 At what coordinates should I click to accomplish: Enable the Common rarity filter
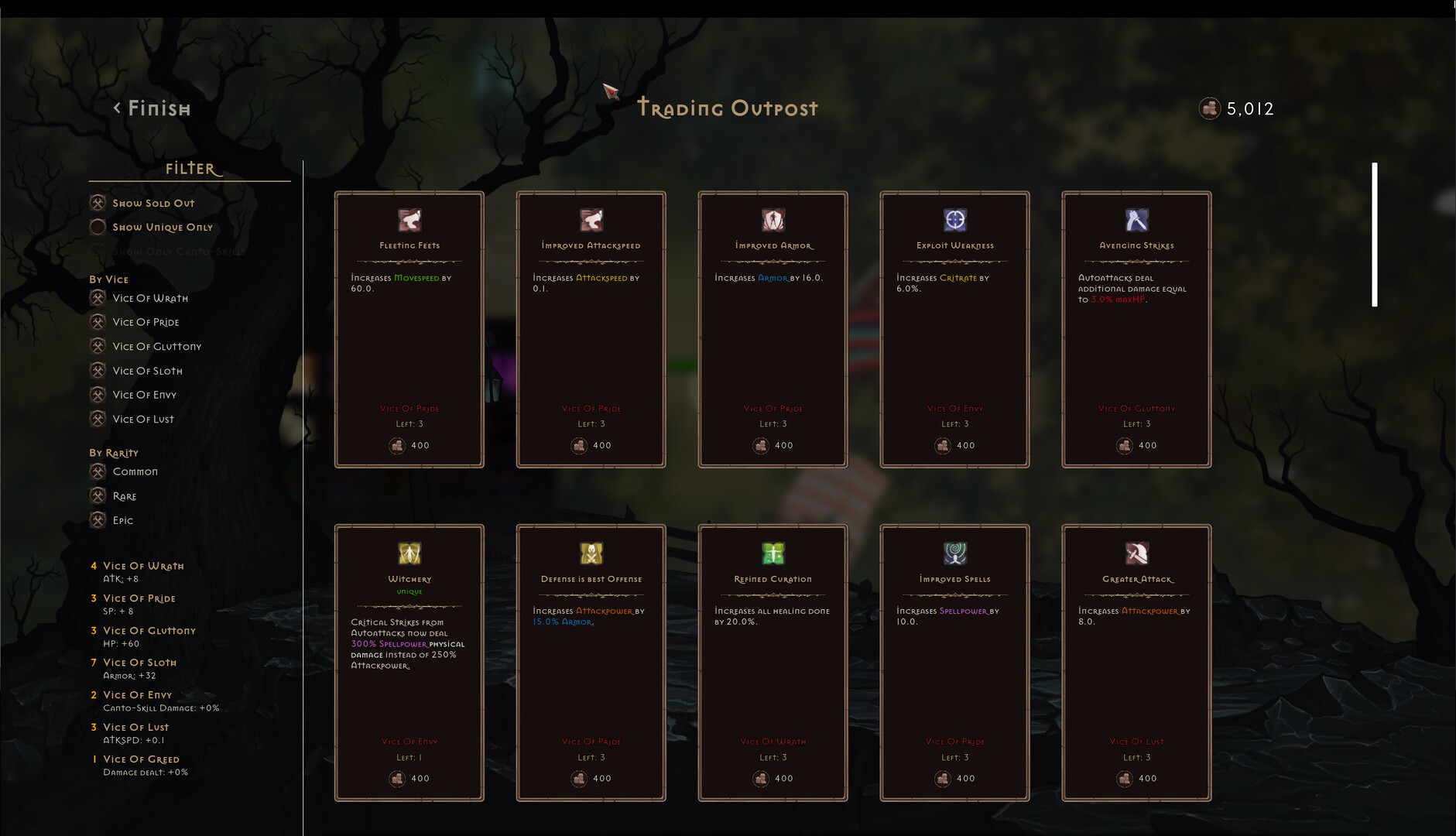pos(98,471)
